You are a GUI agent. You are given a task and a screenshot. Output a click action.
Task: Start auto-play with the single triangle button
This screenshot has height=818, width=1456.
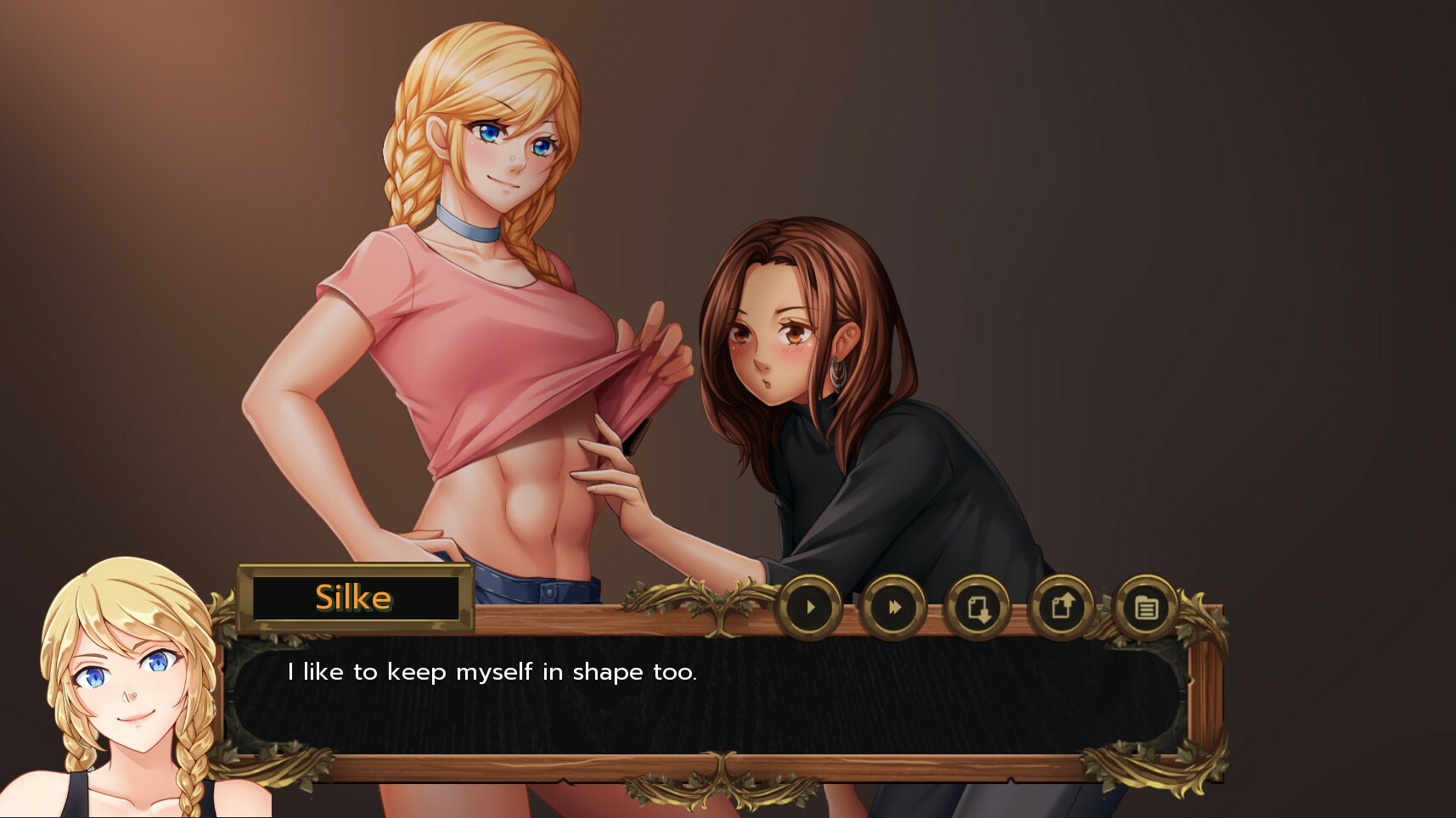(810, 608)
